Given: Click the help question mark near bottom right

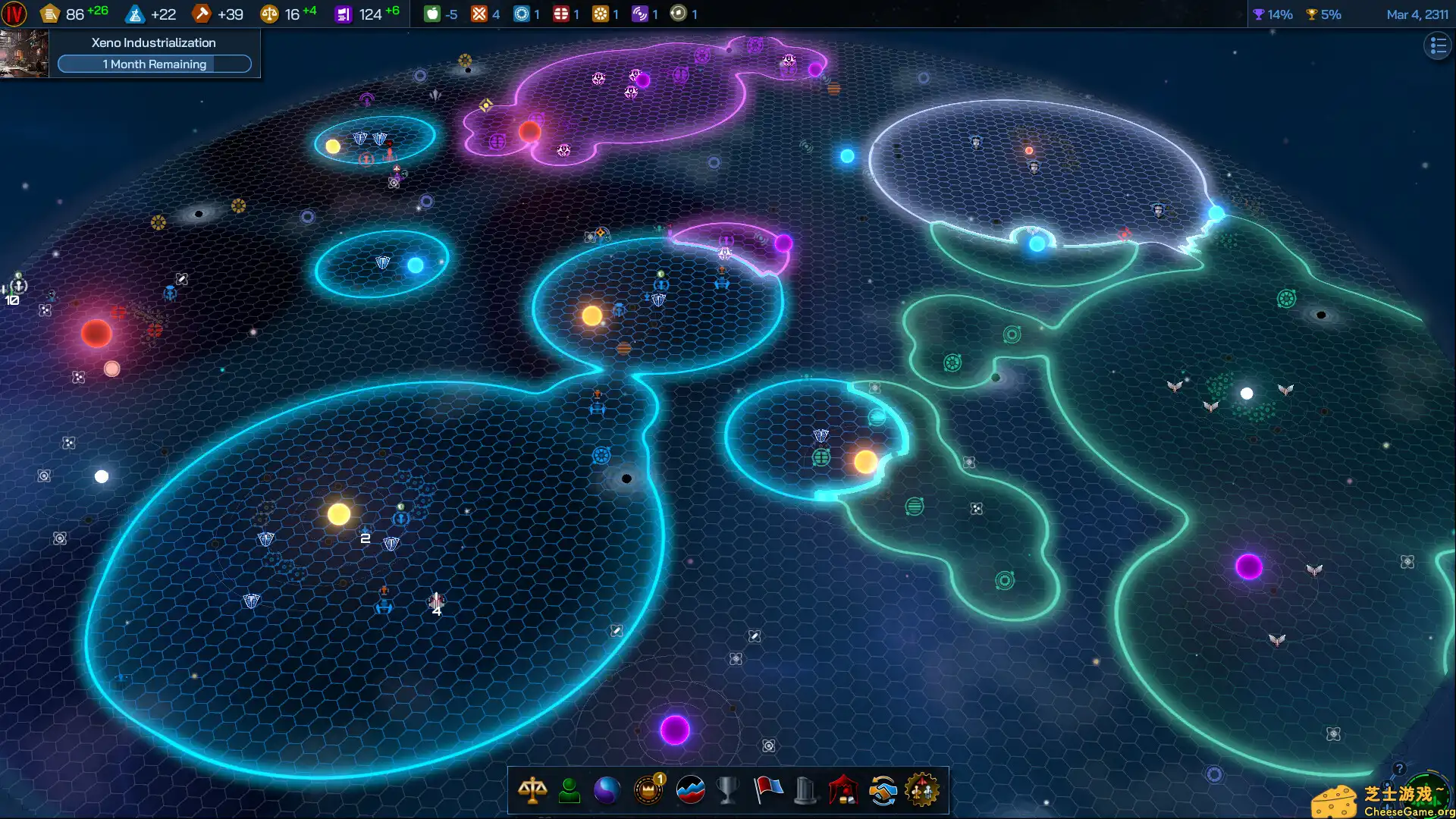Looking at the screenshot, I should 1399,768.
